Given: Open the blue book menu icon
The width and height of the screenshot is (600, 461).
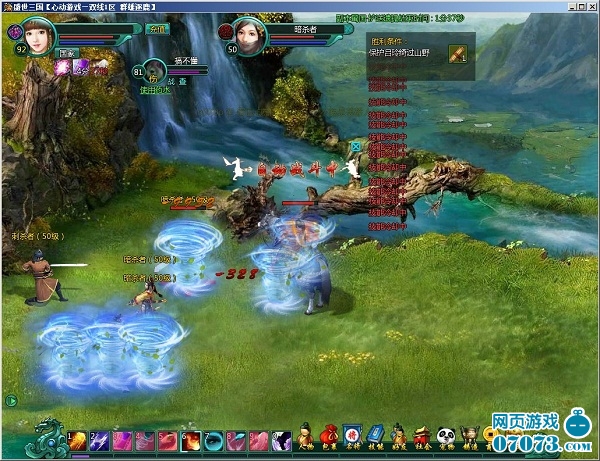Looking at the screenshot, I should (x=375, y=434).
